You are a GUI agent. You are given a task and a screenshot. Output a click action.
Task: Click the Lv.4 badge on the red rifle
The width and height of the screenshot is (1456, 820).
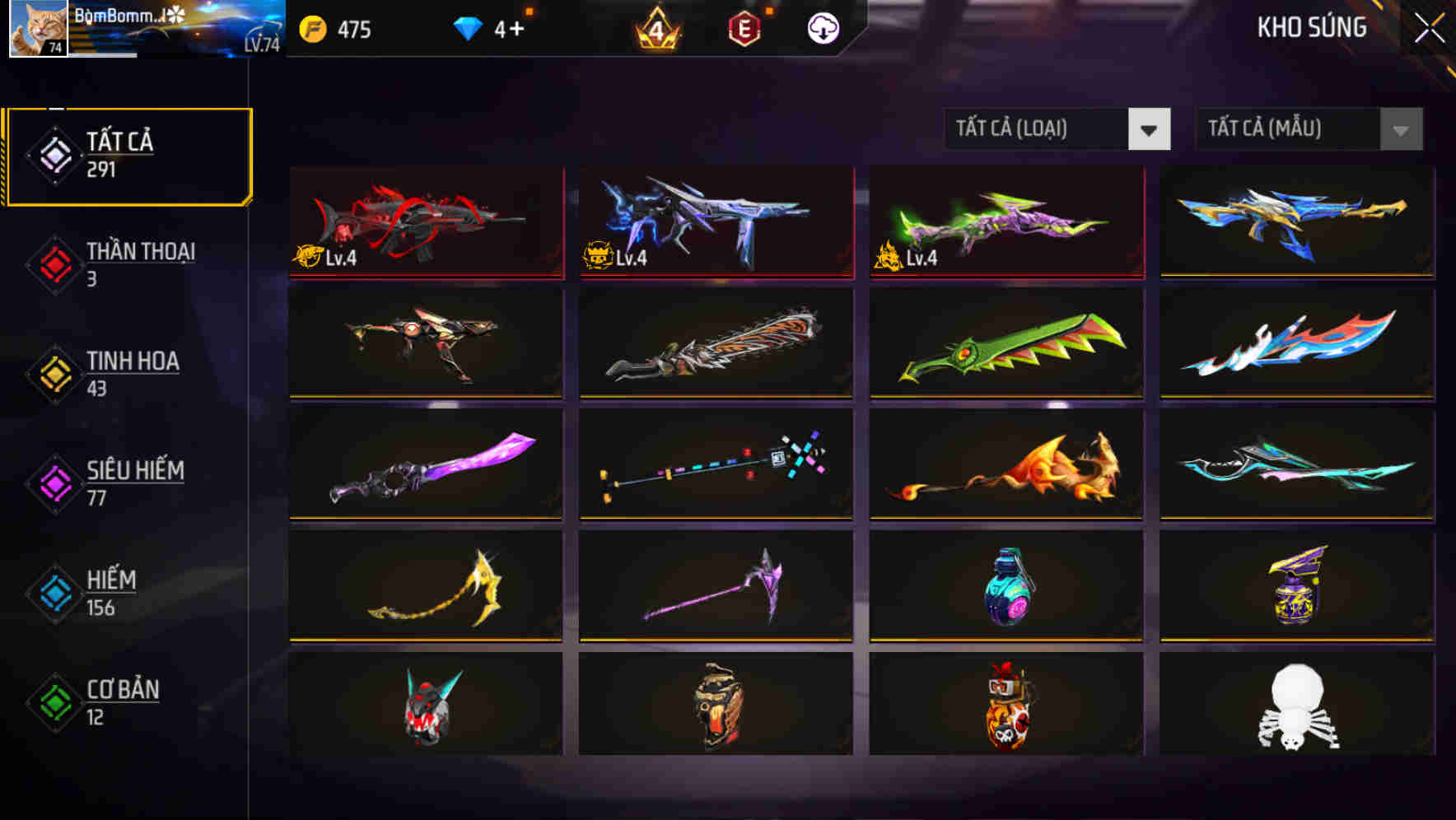click(x=325, y=258)
